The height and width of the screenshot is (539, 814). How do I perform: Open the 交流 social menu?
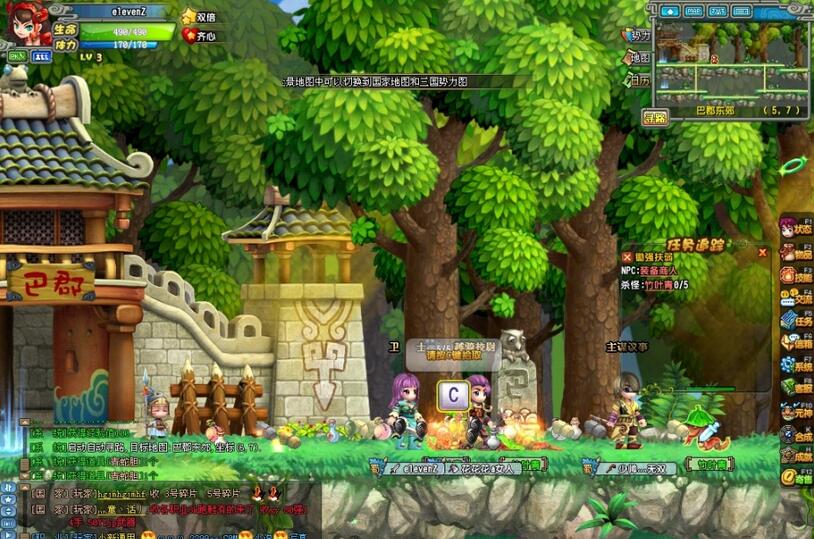click(x=797, y=298)
